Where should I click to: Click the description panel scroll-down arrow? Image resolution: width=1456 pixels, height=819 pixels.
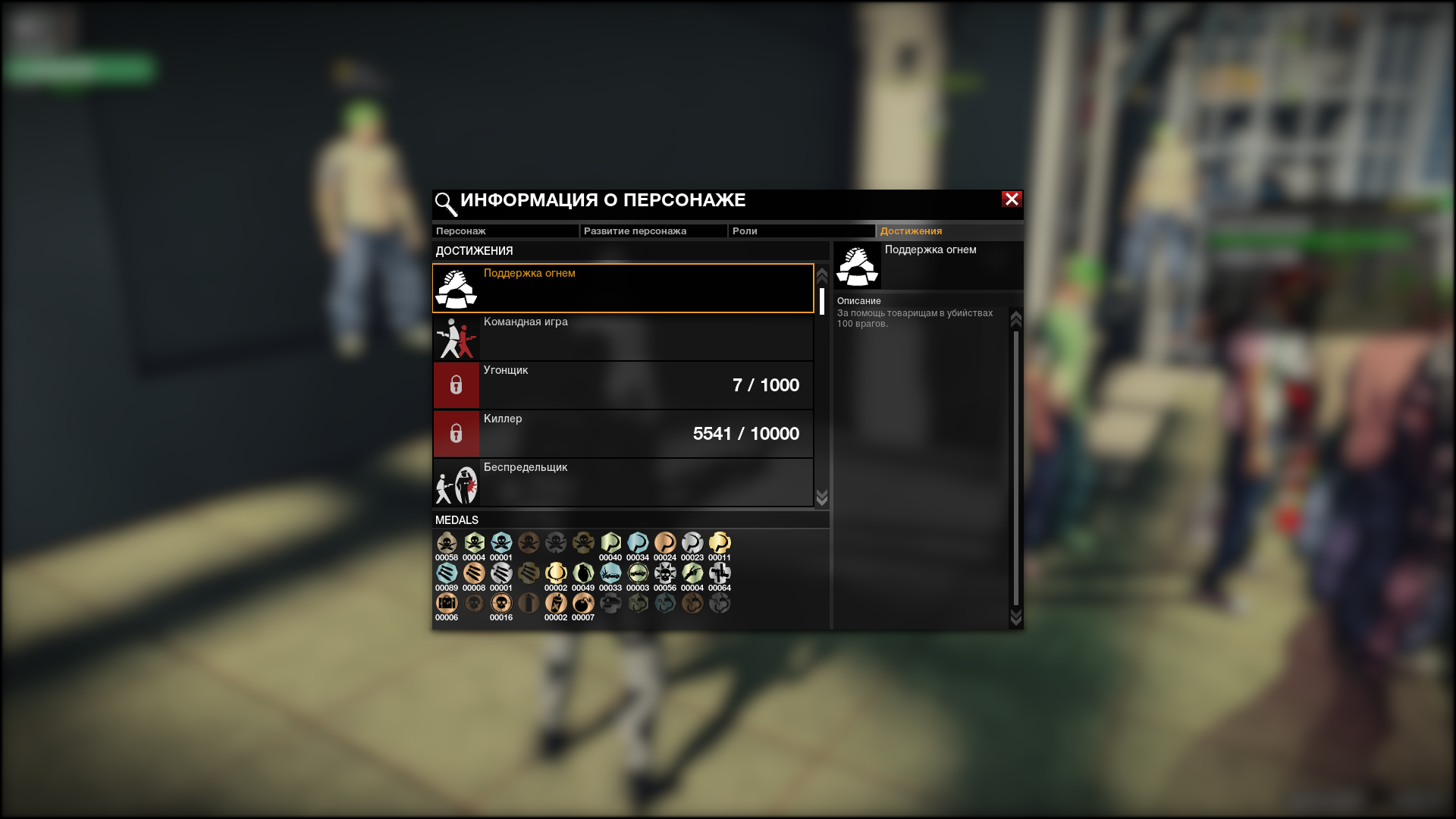click(x=1016, y=618)
